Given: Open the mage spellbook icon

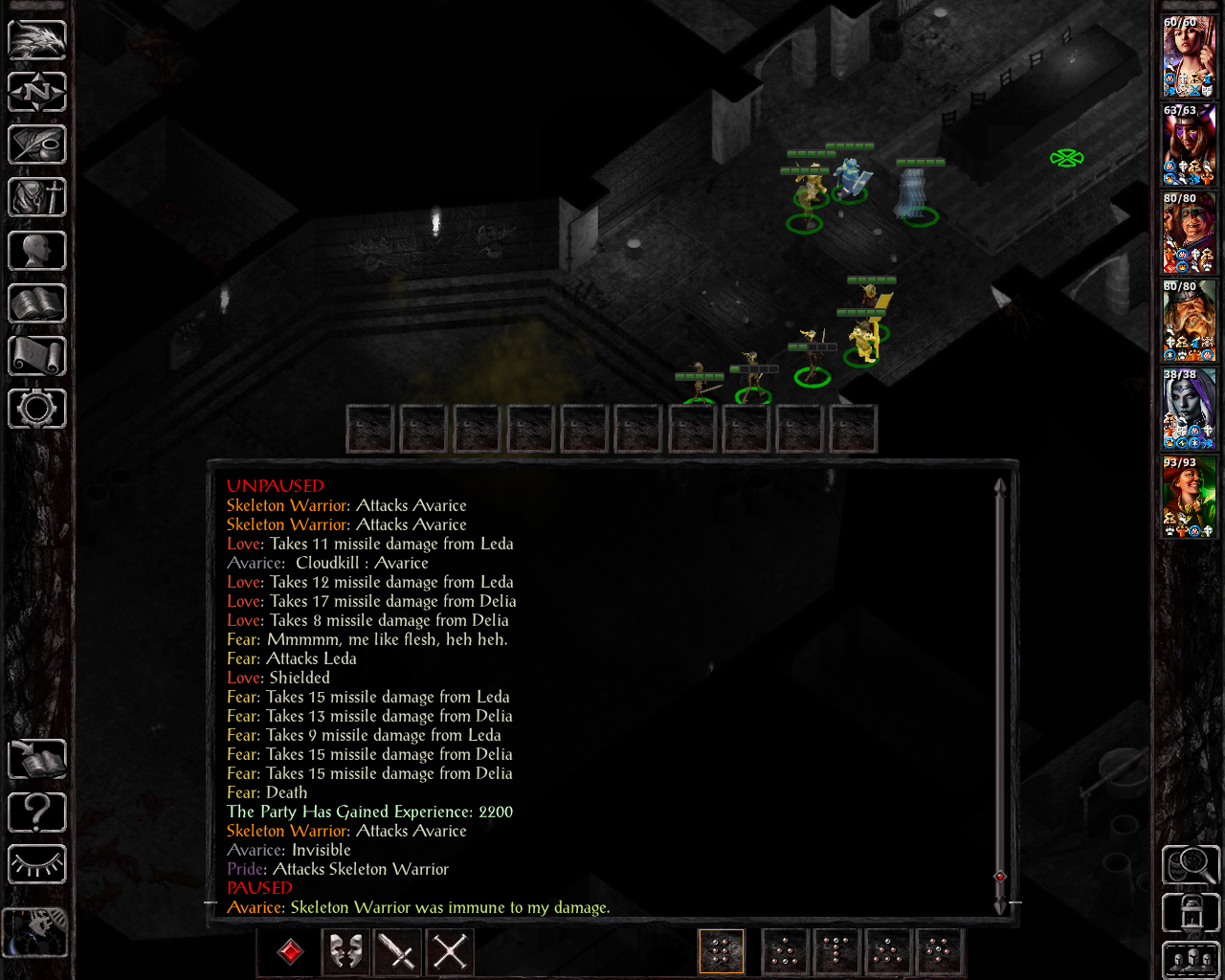Looking at the screenshot, I should pyautogui.click(x=37, y=303).
